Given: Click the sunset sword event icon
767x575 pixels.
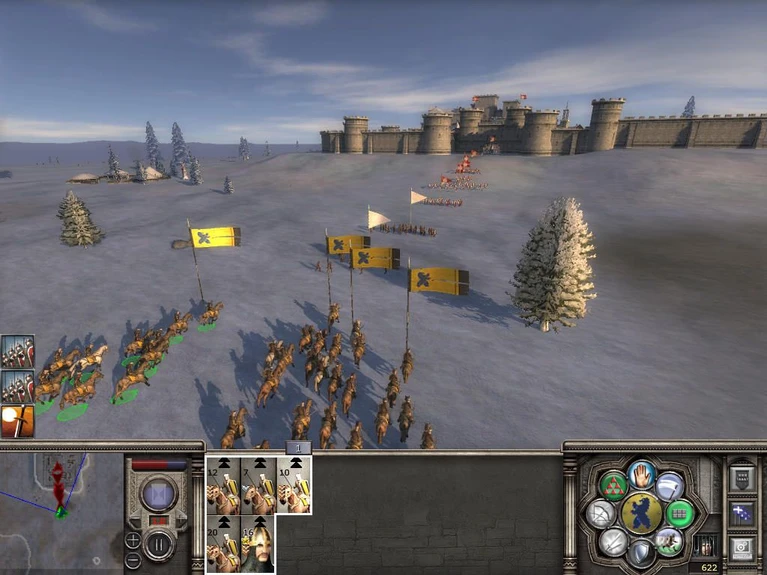Looking at the screenshot, I should [x=18, y=421].
